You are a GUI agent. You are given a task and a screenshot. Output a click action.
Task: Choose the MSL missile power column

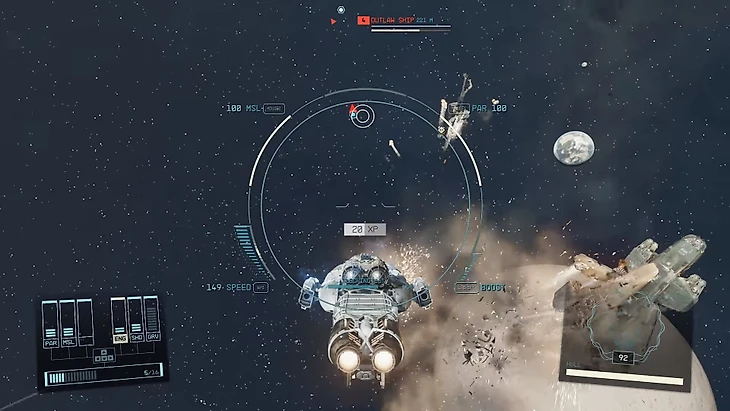[x=67, y=324]
